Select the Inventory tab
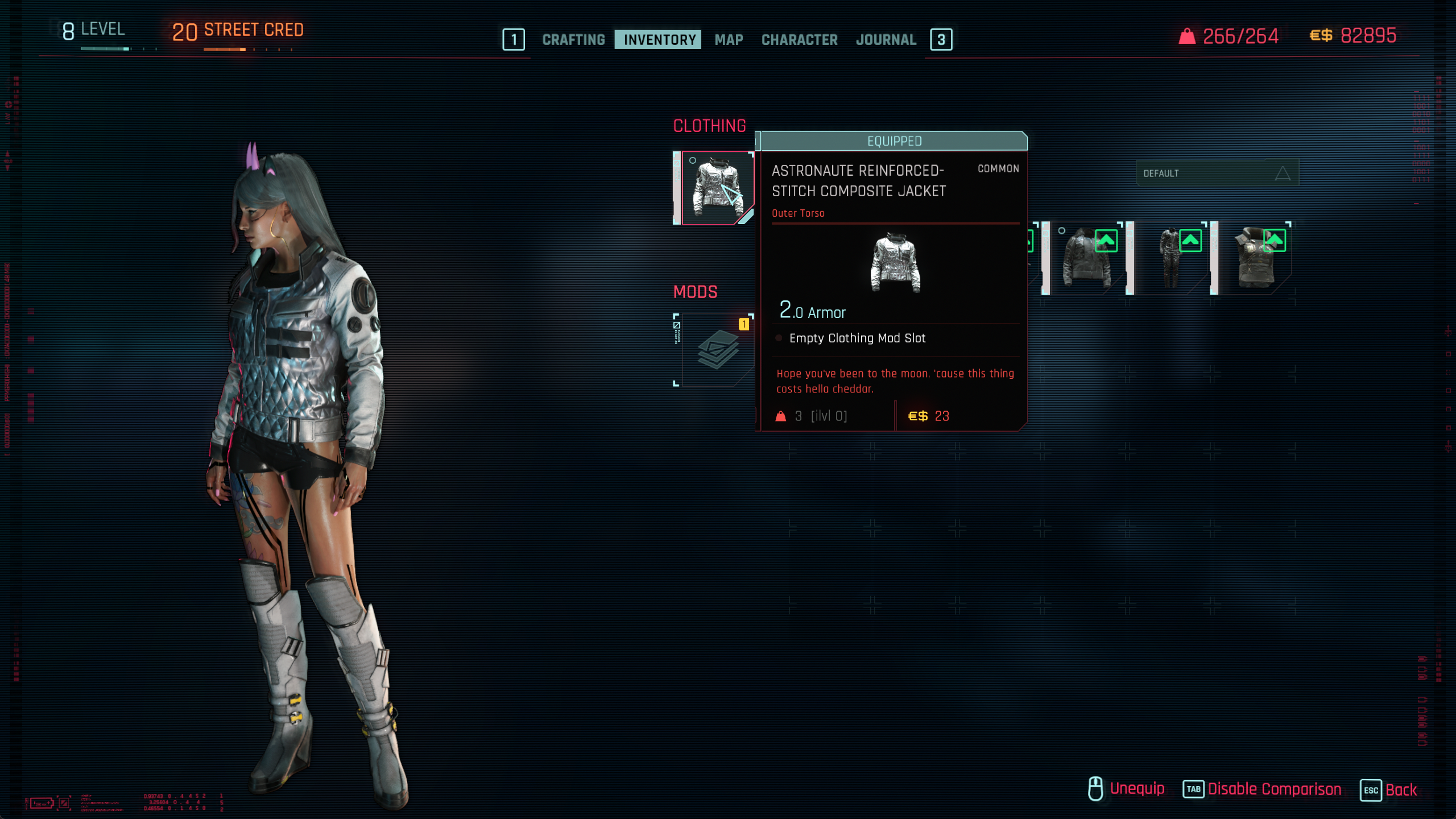 659,40
